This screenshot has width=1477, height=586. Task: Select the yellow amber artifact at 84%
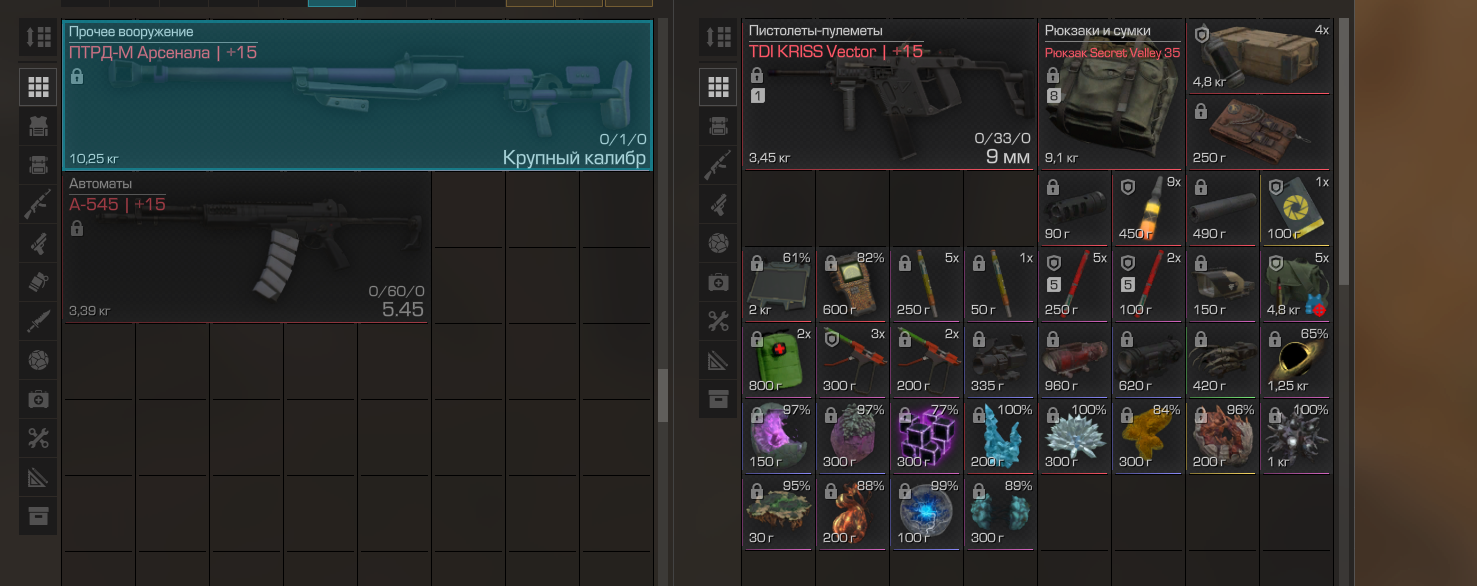[1148, 435]
